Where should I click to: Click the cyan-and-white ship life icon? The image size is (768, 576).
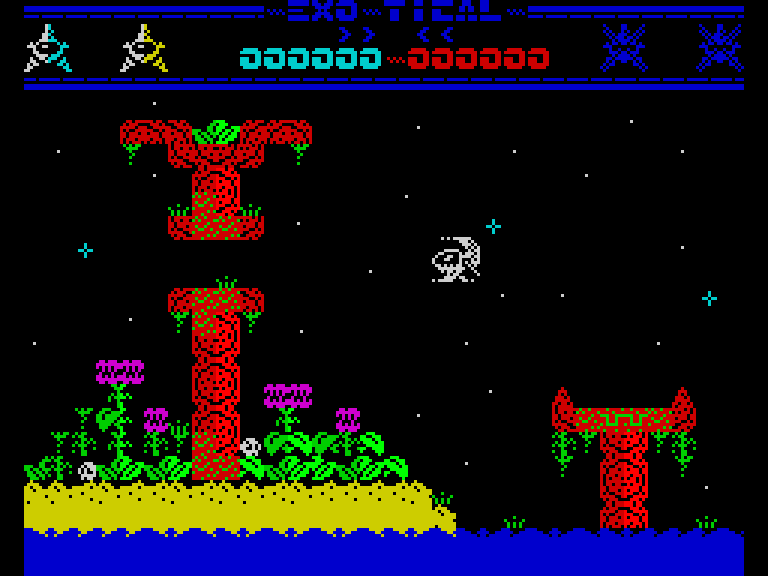[x=47, y=49]
